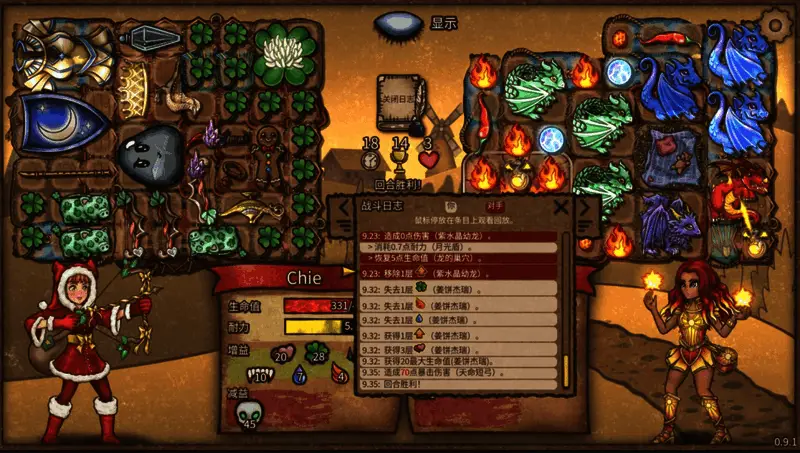Select the moon shield in the backpack

tap(63, 122)
